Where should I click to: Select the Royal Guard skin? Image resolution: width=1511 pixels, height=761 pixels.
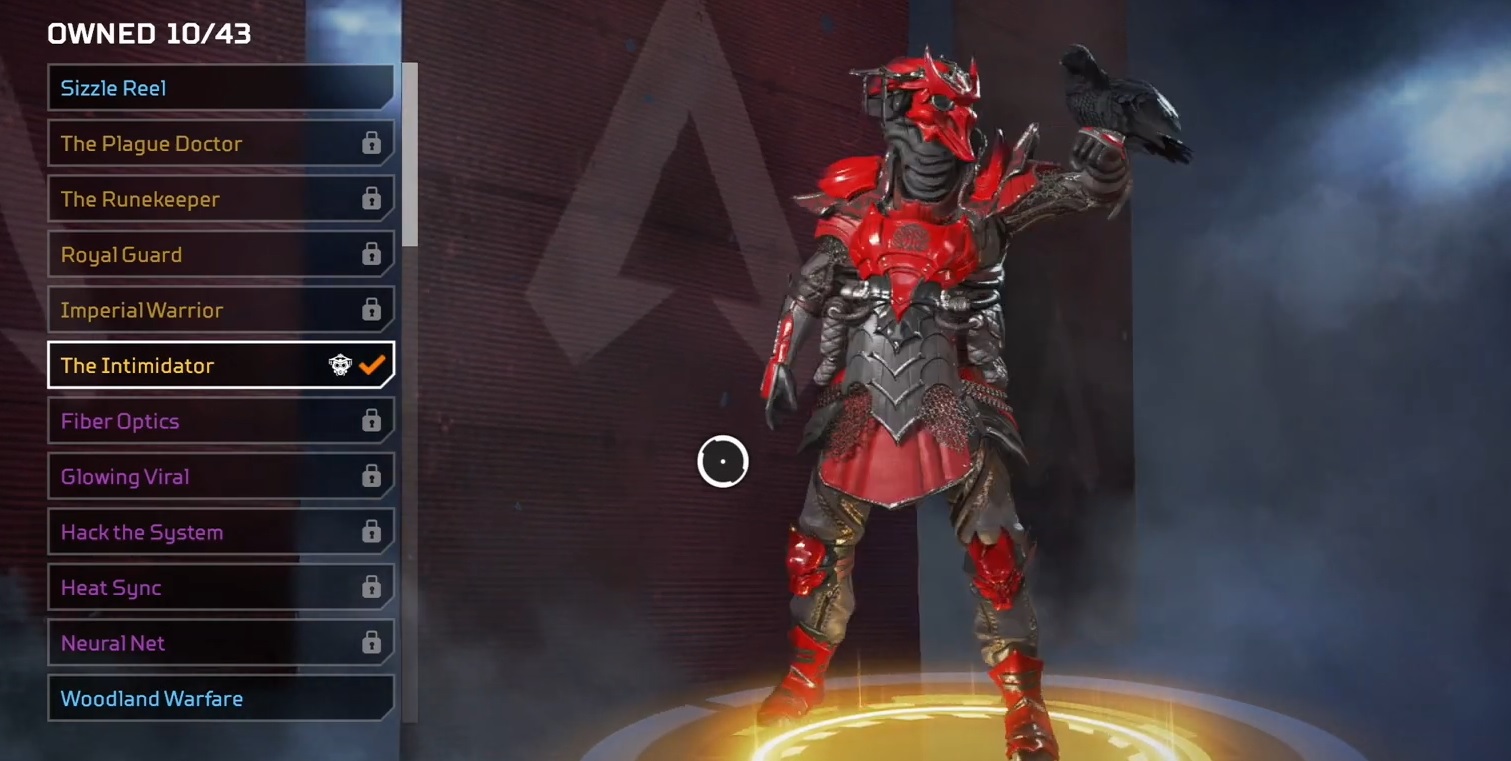pyautogui.click(x=220, y=255)
